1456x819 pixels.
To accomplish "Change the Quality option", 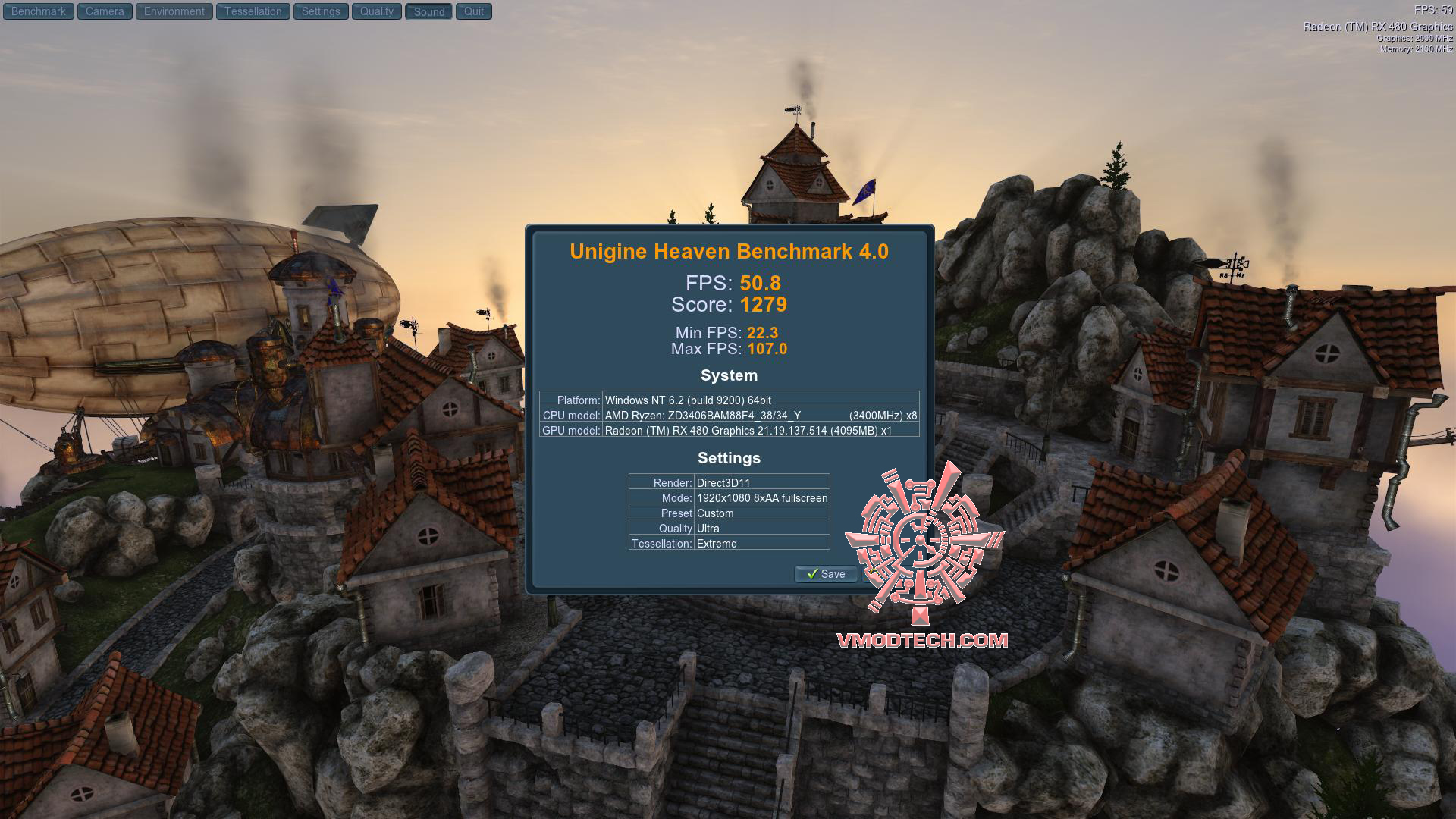I will click(x=377, y=11).
